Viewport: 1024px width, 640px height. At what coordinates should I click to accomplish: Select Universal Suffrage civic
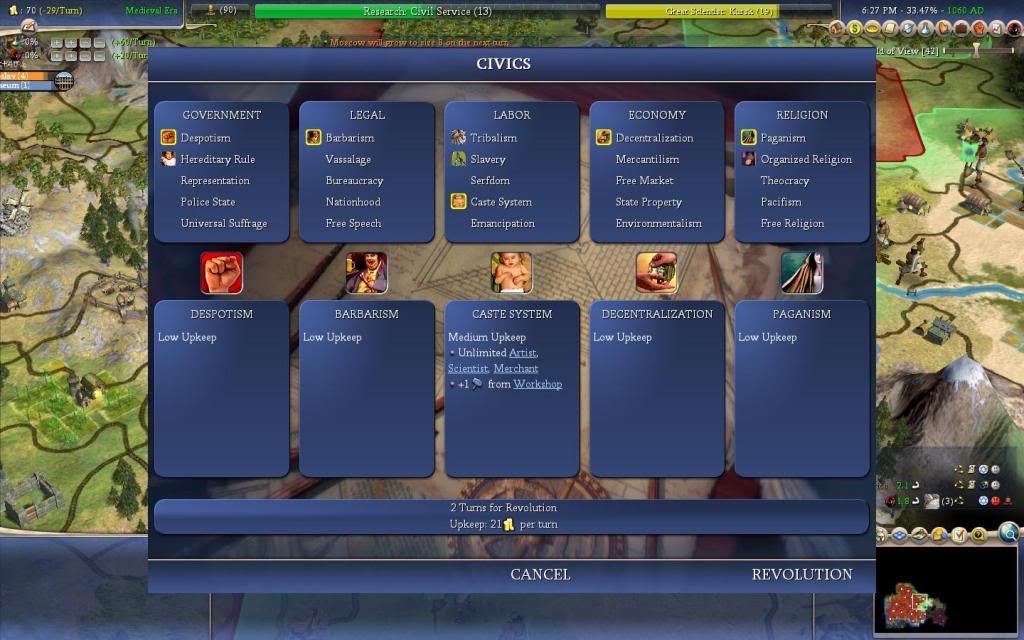point(223,224)
